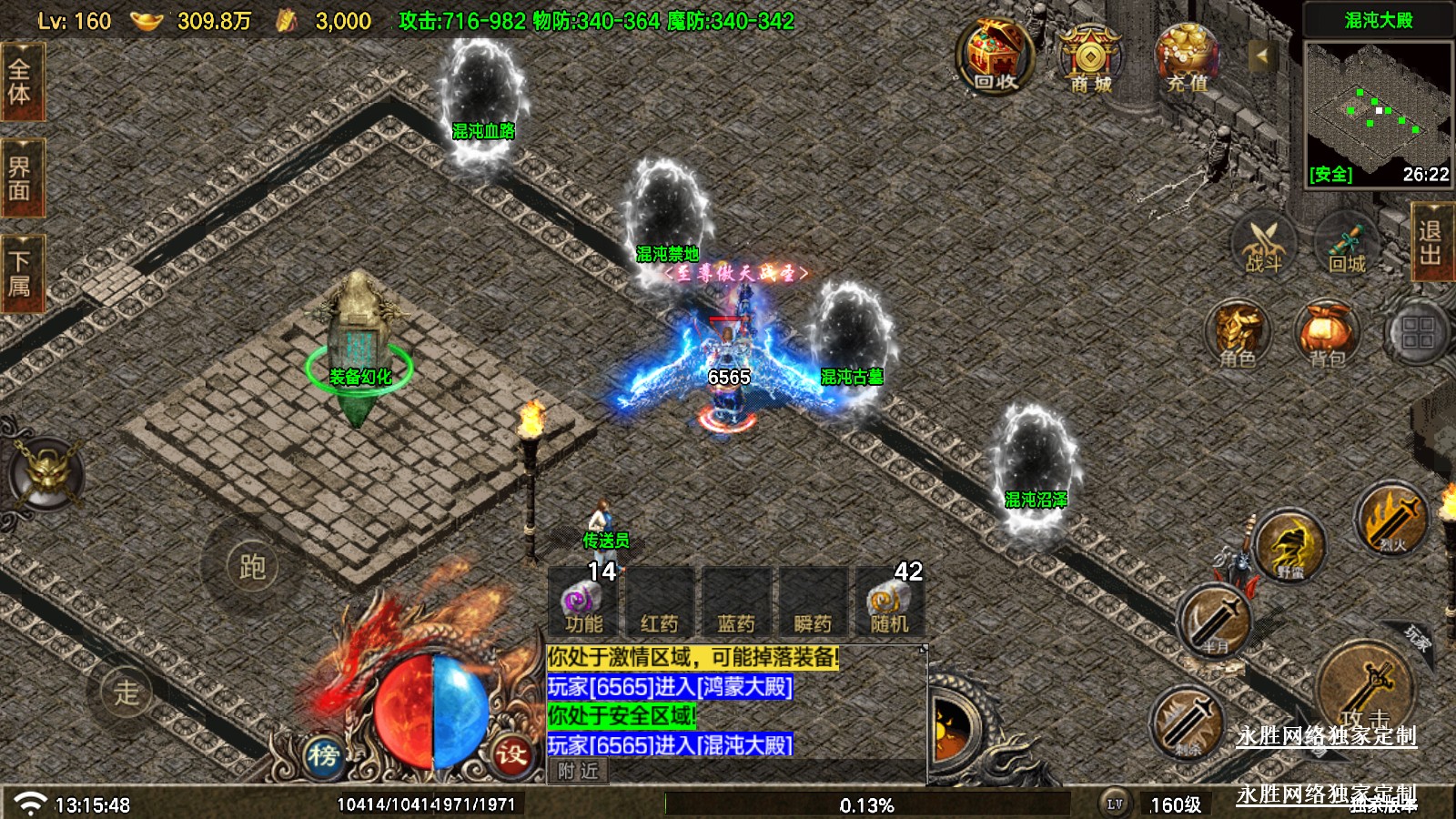1456x819 pixels.
Task: Tap the 攻击 attack button
Action: pyautogui.click(x=1364, y=689)
